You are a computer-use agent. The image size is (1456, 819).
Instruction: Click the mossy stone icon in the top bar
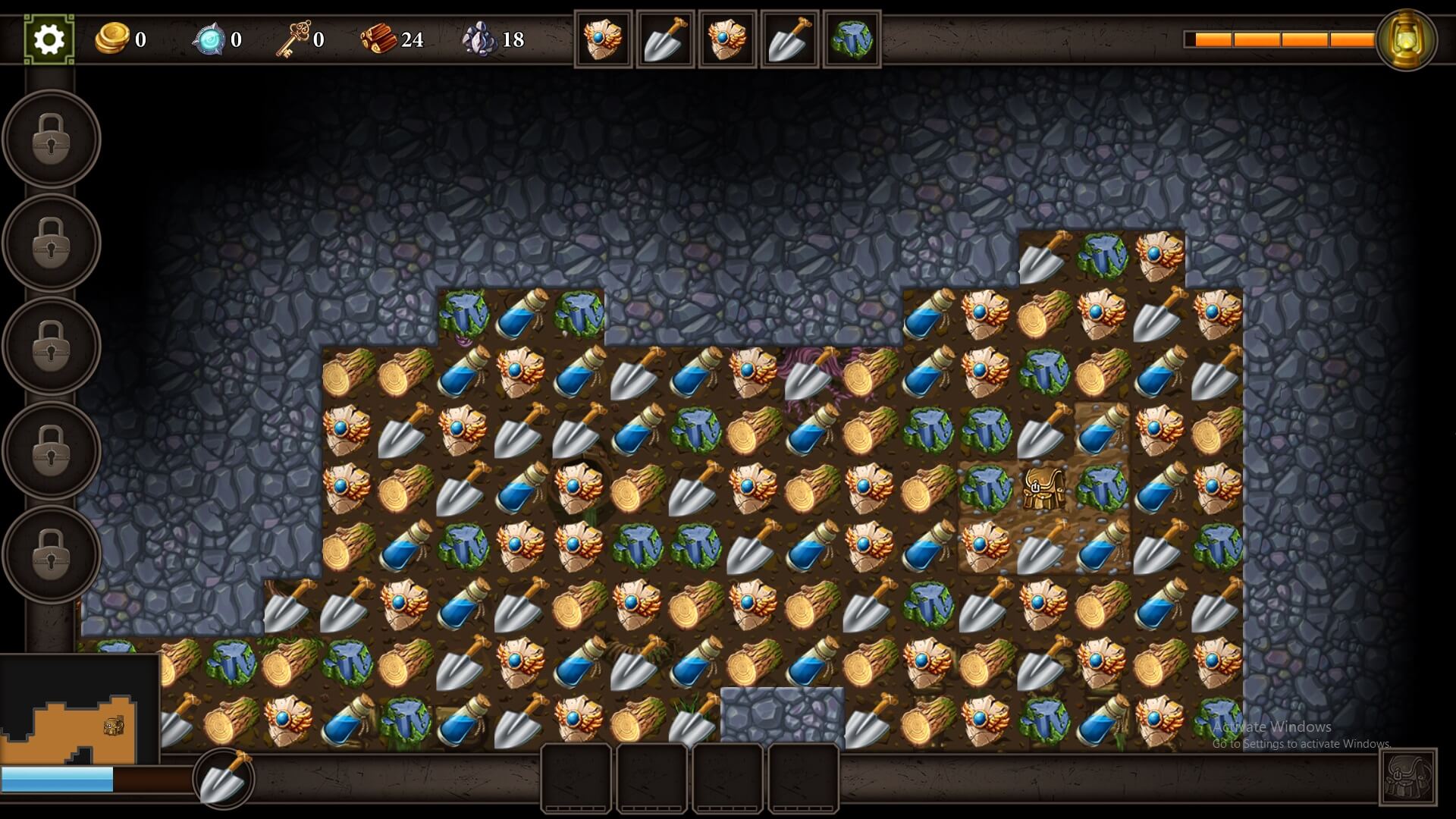click(852, 39)
